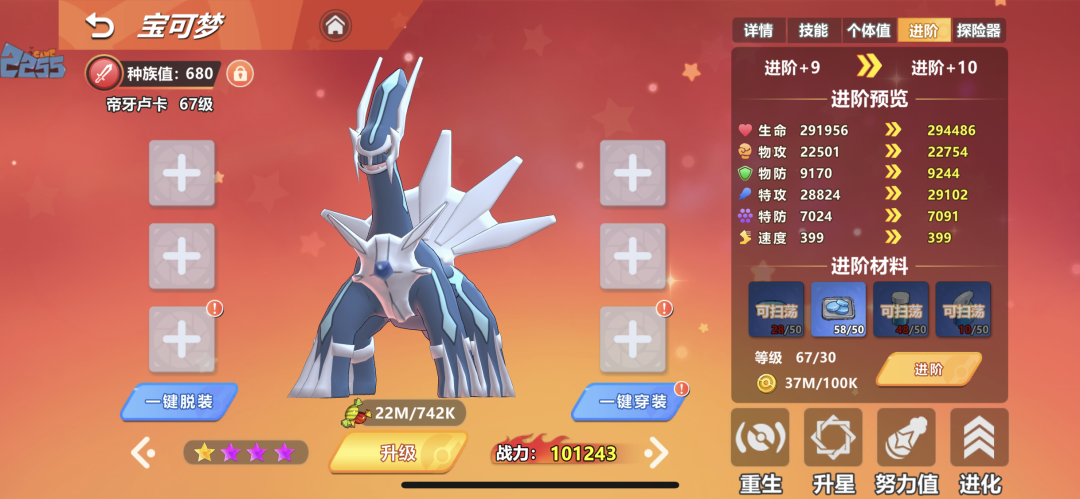Tap the yellow 进阶 advance button
The image size is (1080, 499).
tap(928, 369)
